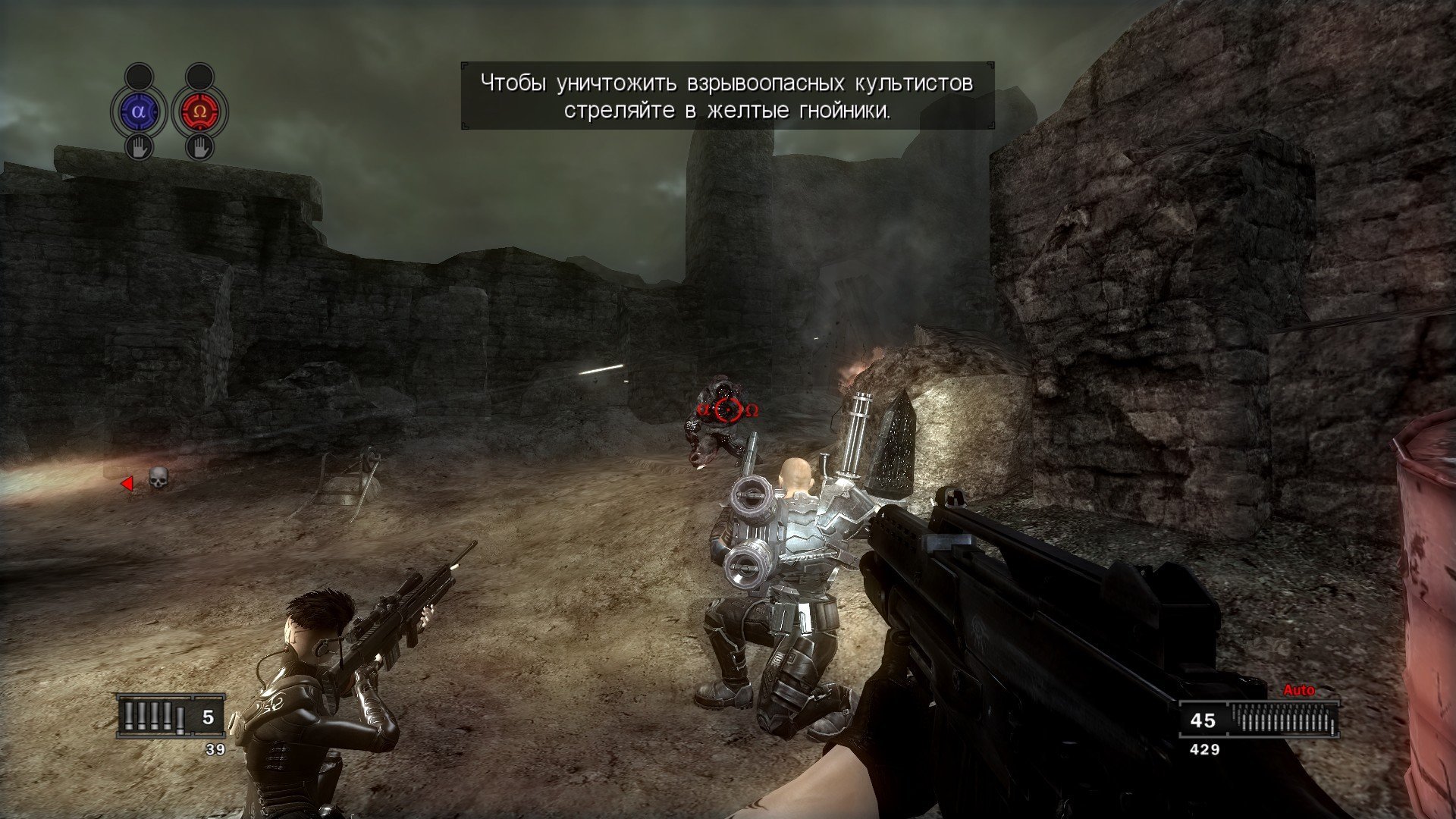
Task: Select the red Omega squad icon
Action: 199,111
